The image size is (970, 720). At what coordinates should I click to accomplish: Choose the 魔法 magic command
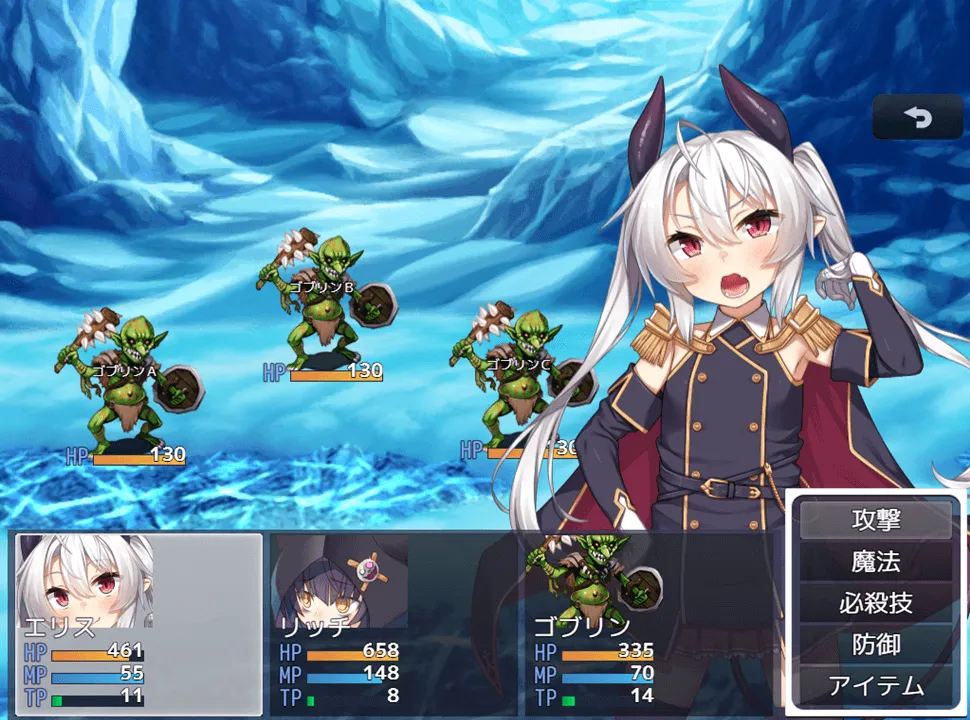876,562
